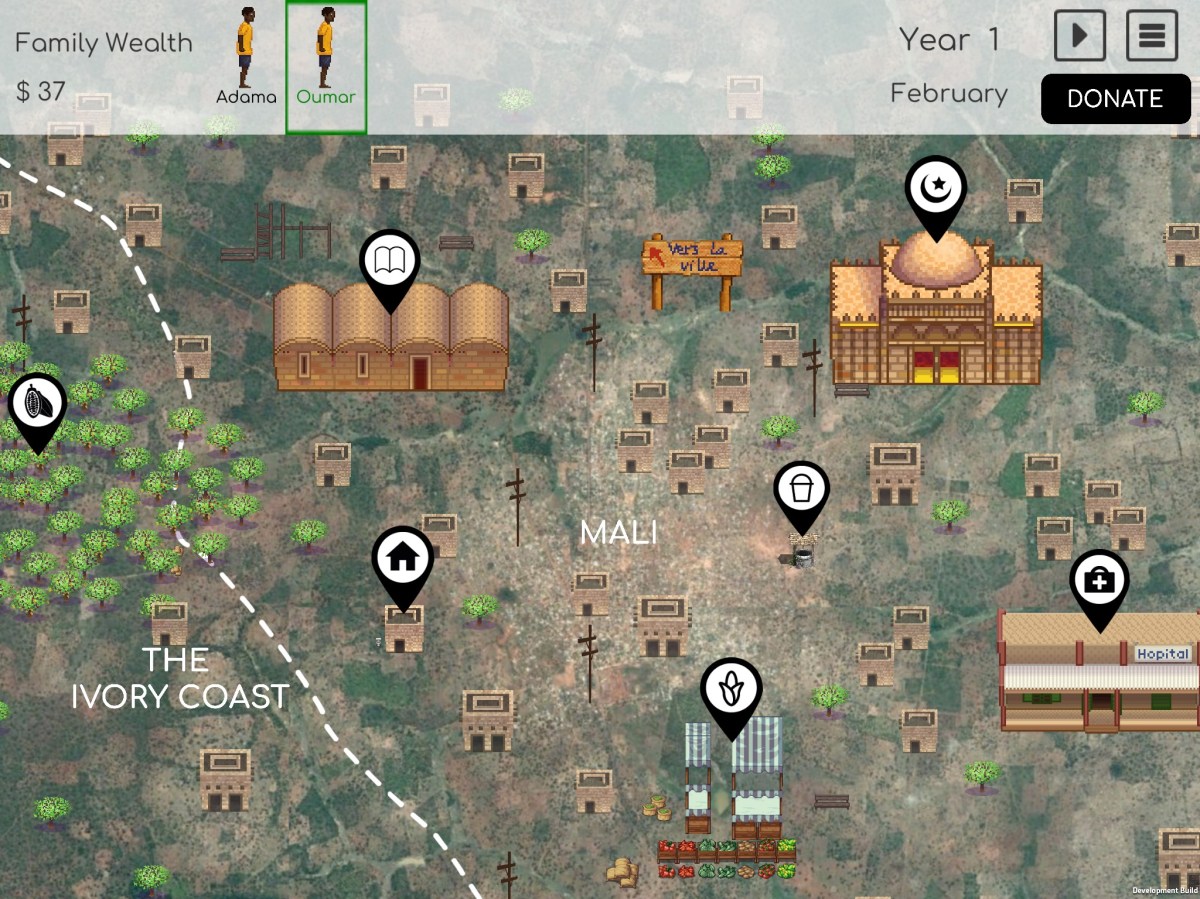Click the play button to advance time

click(x=1079, y=36)
